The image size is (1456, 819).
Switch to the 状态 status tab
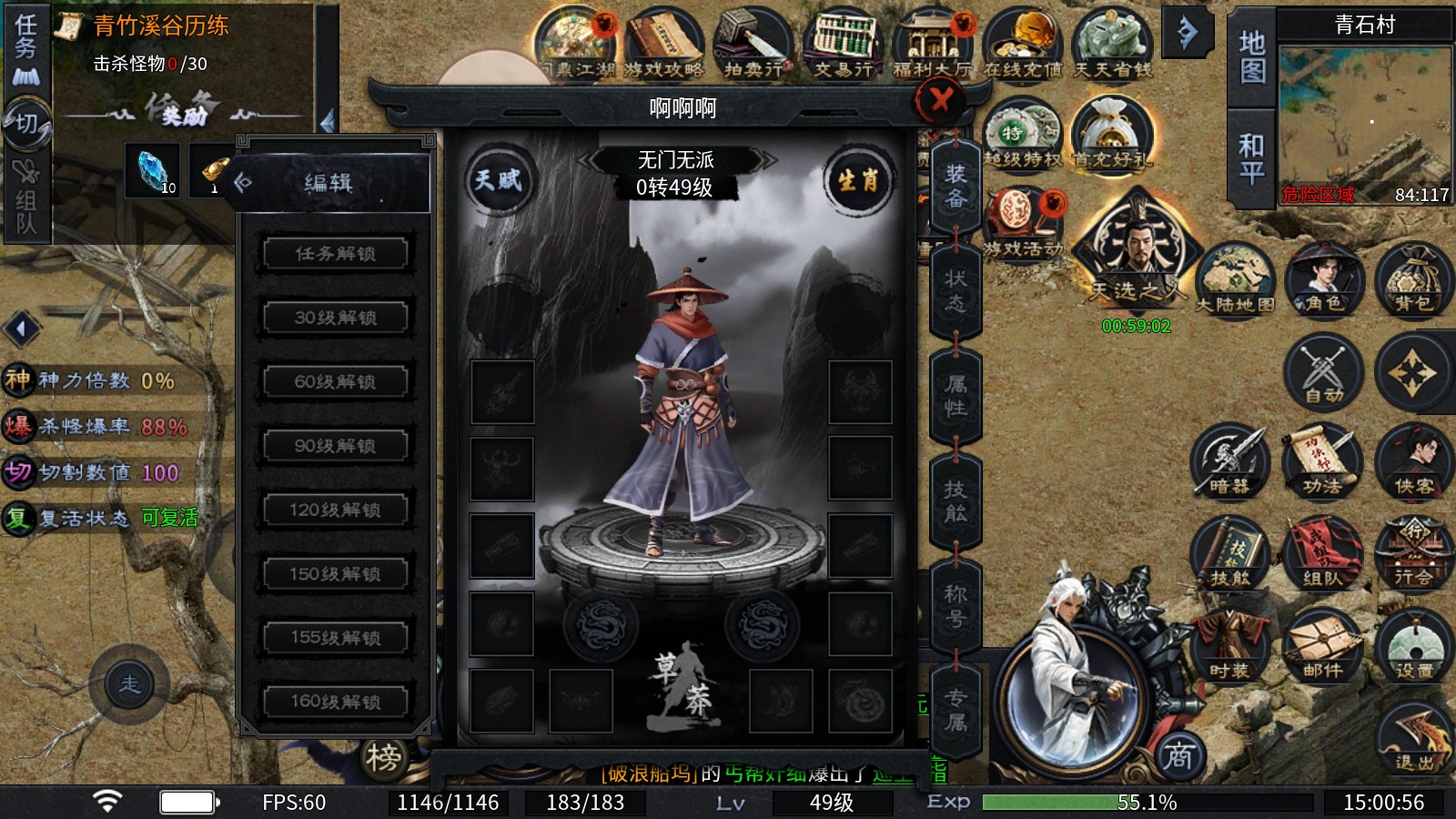(955, 291)
